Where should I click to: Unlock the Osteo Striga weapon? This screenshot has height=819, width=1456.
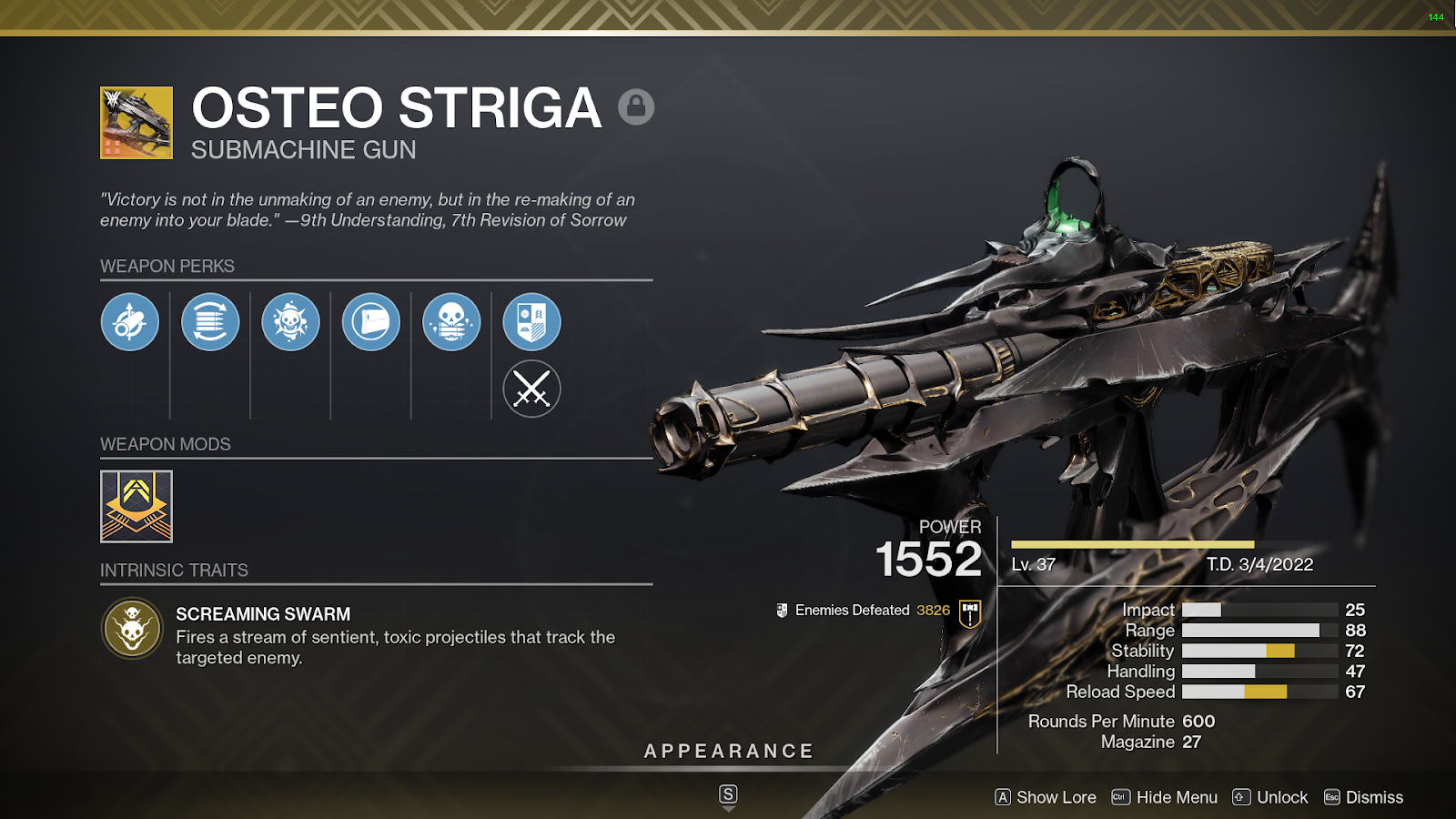pos(1270,797)
